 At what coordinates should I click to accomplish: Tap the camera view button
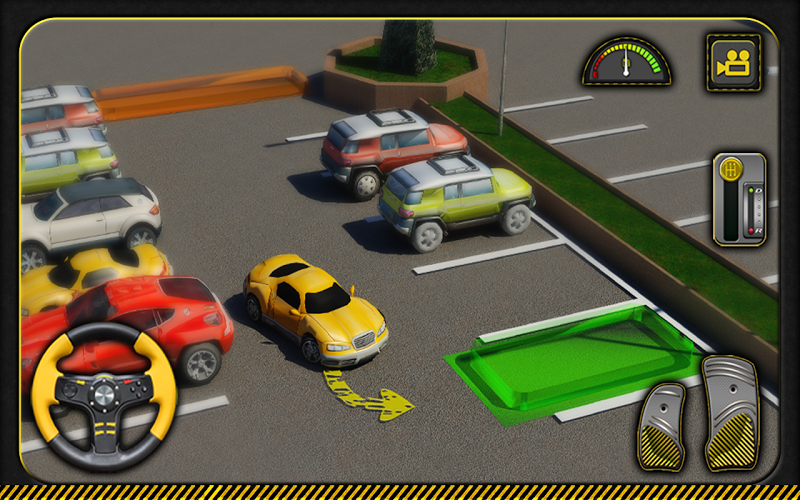click(x=733, y=63)
